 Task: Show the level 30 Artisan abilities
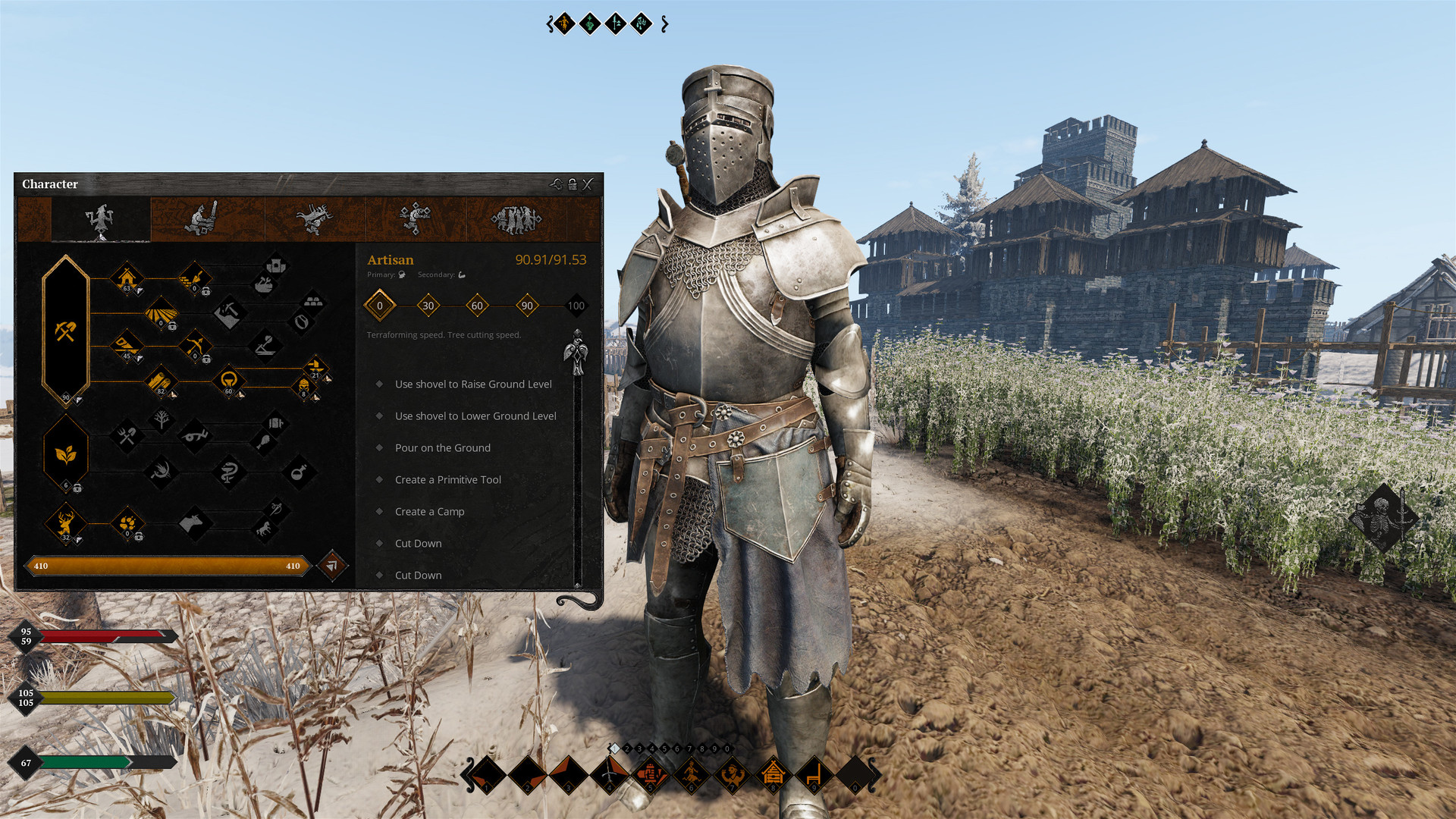(428, 306)
